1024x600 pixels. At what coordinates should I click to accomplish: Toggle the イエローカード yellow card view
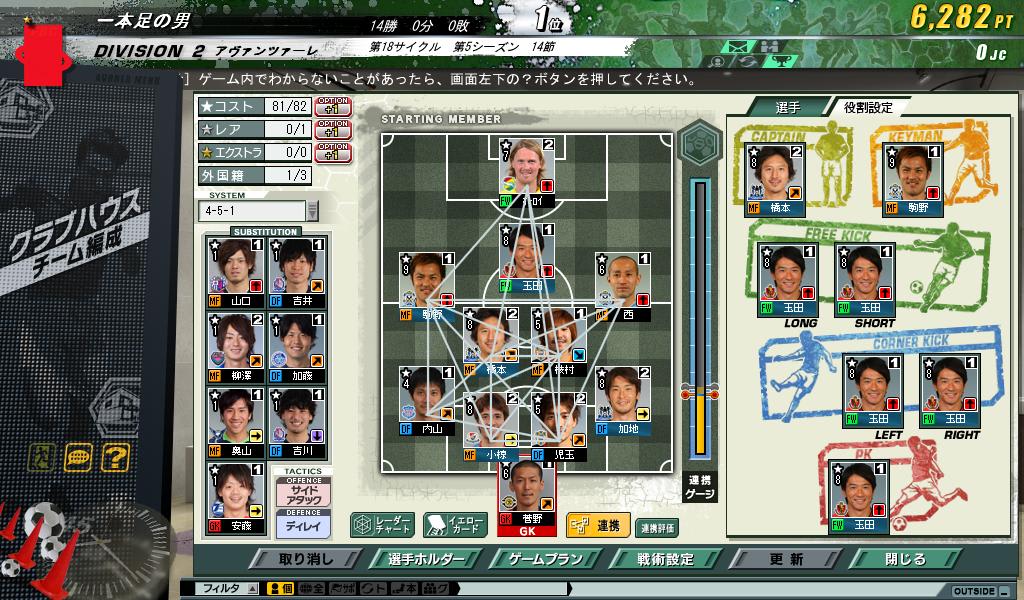pyautogui.click(x=455, y=525)
